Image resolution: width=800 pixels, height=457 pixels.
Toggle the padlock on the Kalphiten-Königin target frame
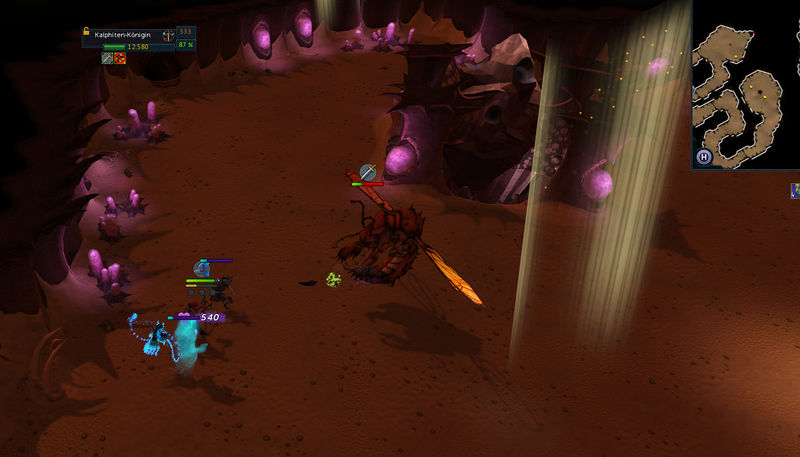87,32
